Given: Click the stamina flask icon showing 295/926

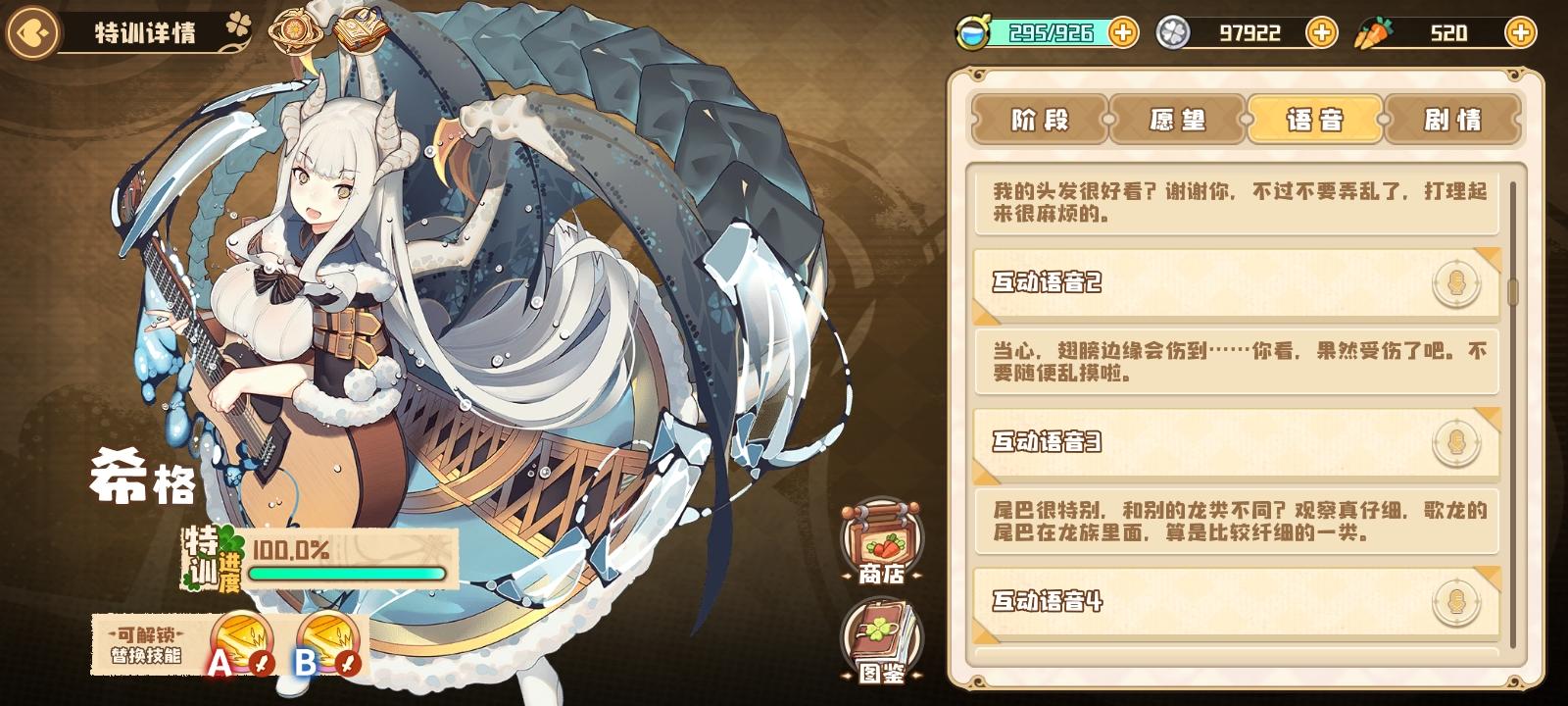Looking at the screenshot, I should coord(972,31).
